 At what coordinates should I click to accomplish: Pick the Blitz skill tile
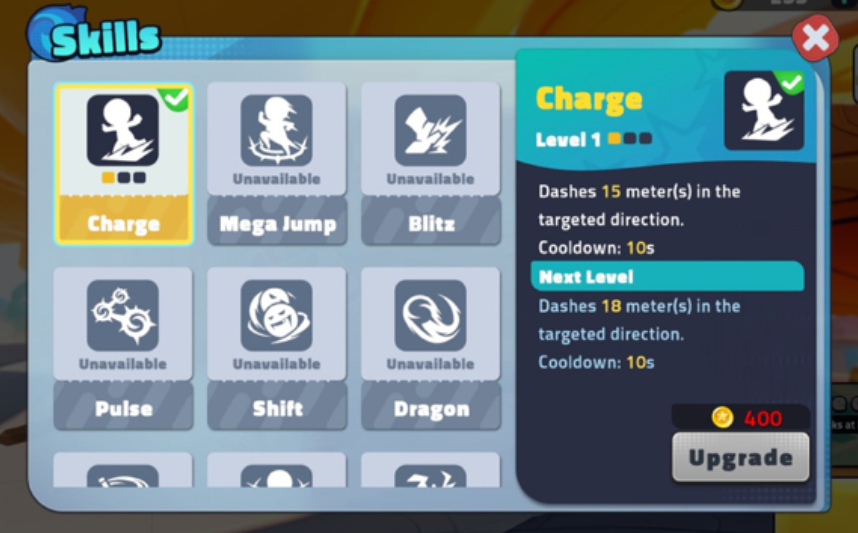[430, 163]
